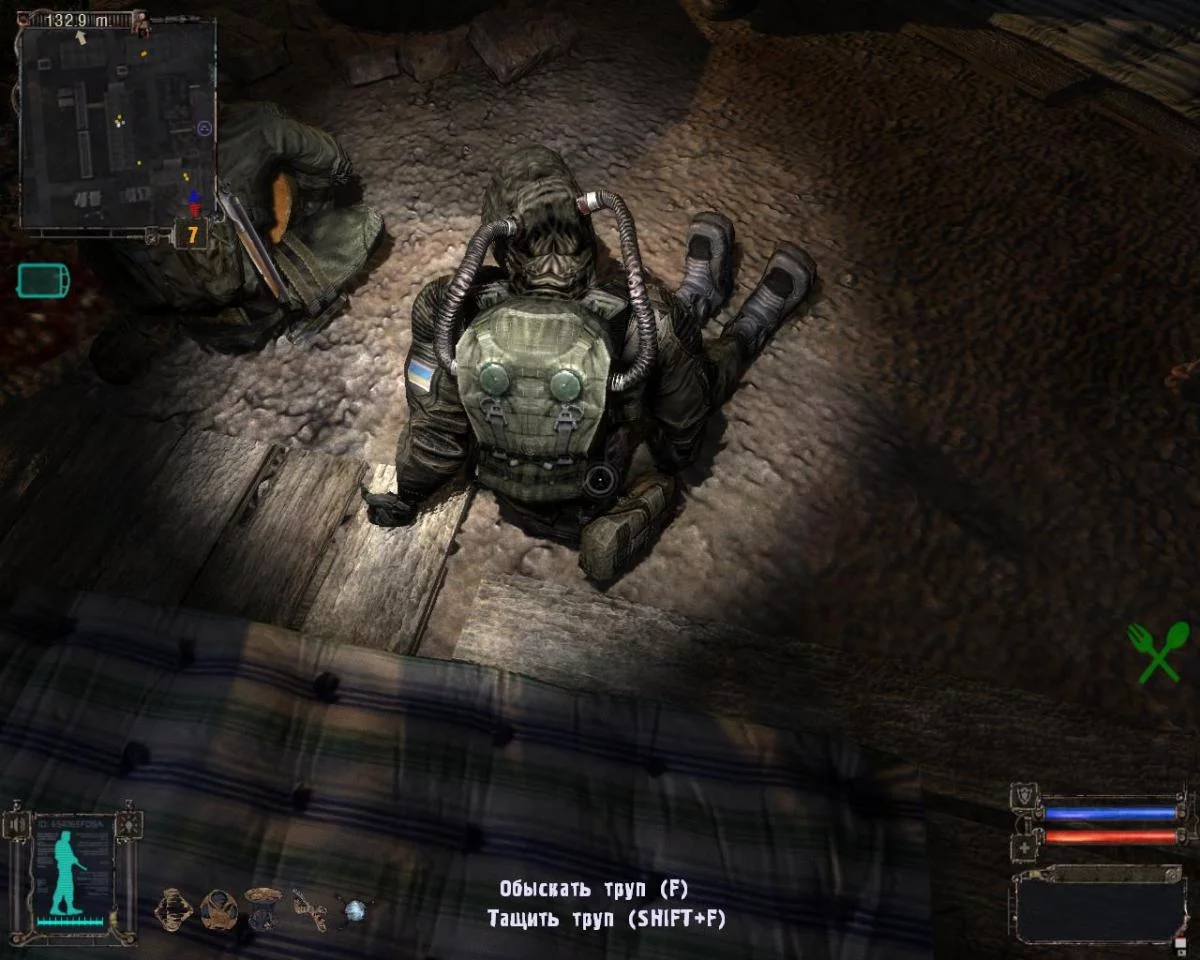Choose the goblet-shaped artifact on the belt
The height and width of the screenshot is (960, 1200).
pos(263,909)
